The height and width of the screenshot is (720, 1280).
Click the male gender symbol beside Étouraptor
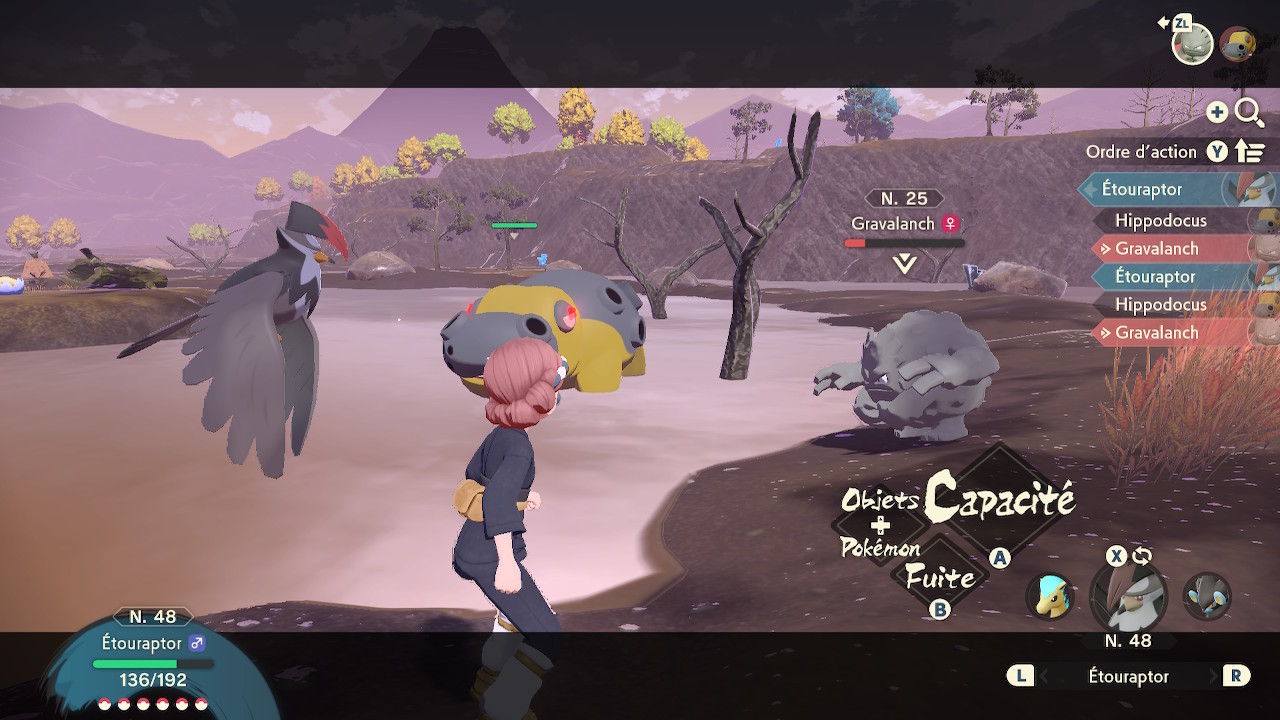199,645
